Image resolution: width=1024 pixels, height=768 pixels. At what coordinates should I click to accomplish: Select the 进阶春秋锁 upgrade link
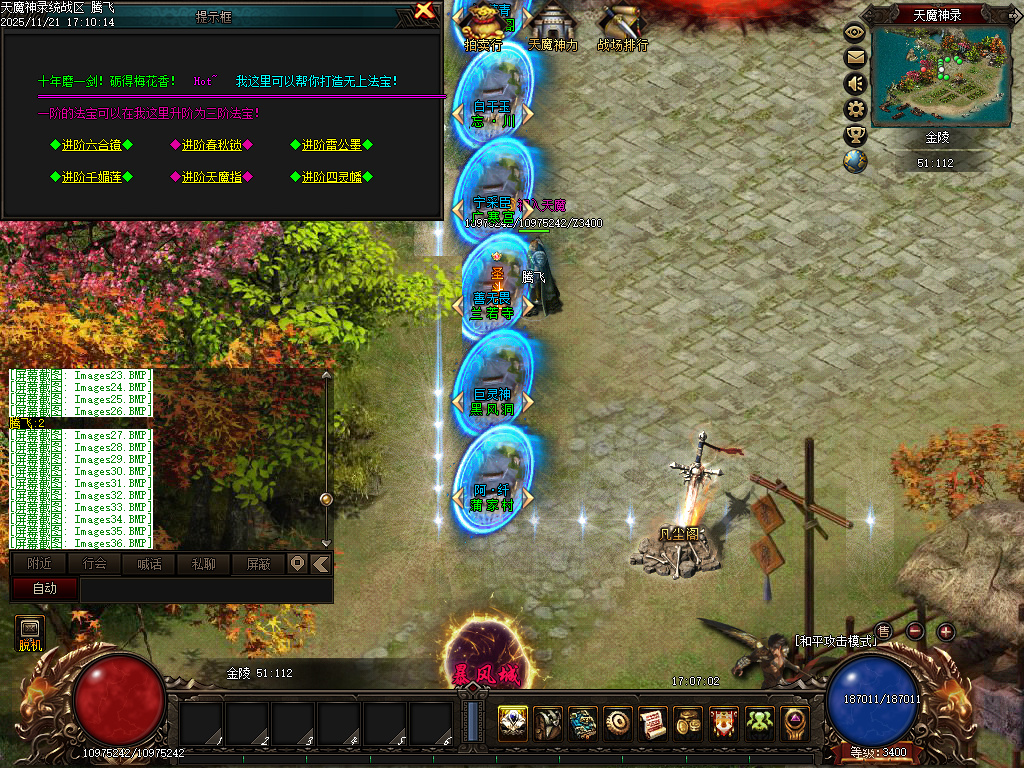(211, 145)
